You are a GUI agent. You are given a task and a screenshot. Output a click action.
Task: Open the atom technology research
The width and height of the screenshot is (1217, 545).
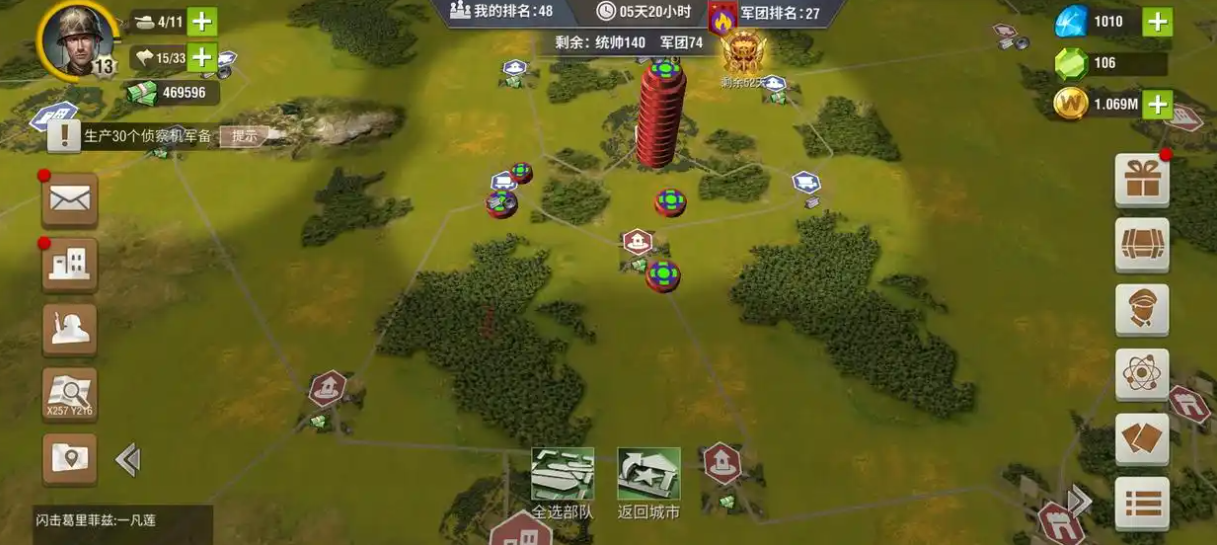(1141, 374)
